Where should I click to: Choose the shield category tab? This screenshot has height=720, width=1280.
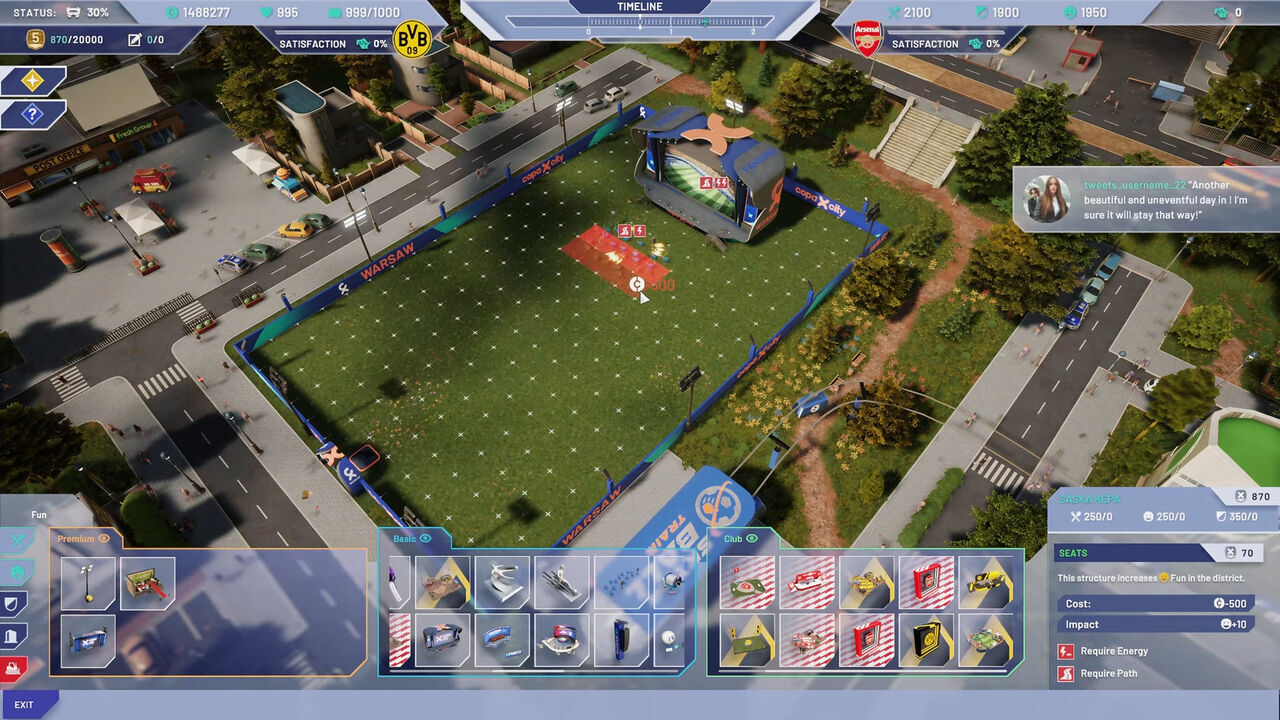[x=12, y=604]
